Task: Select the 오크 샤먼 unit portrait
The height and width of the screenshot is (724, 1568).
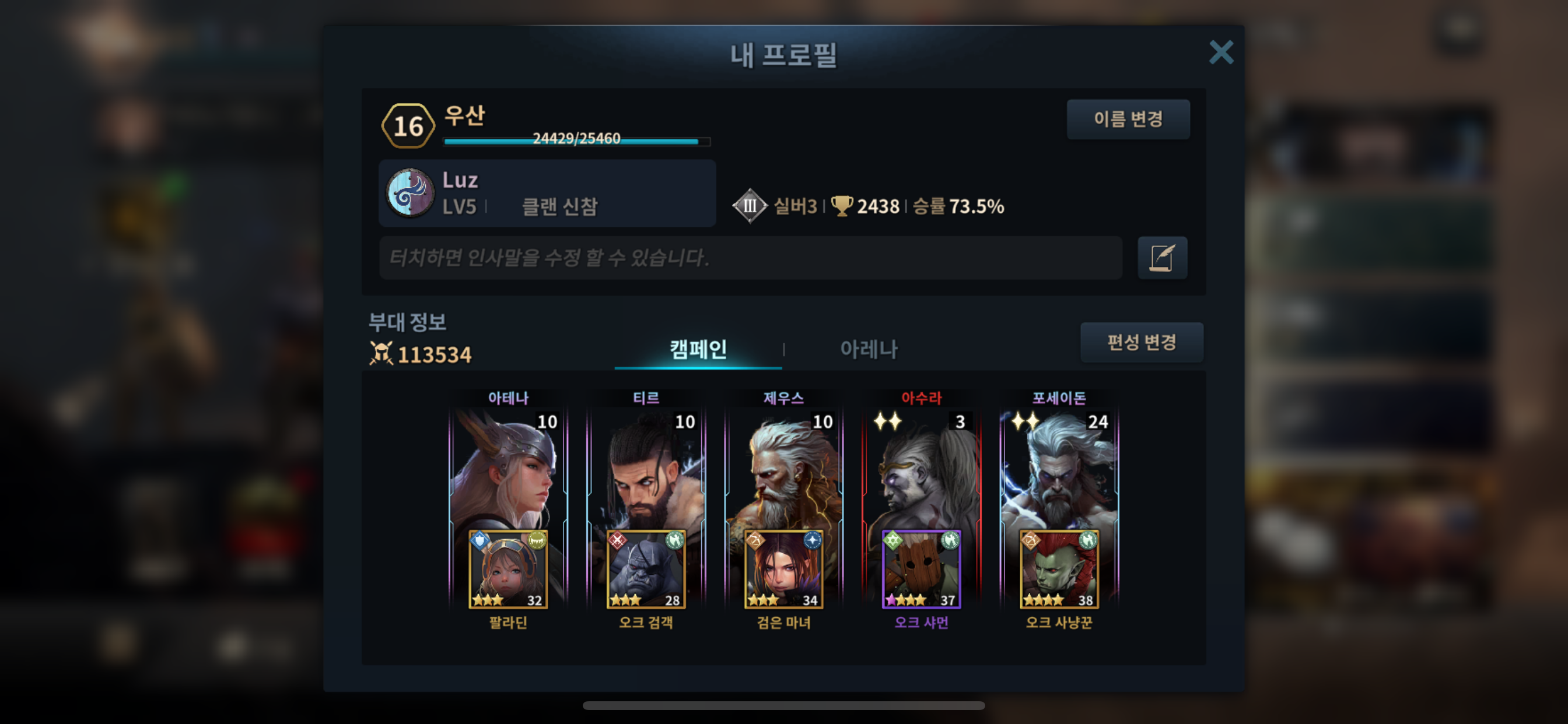Action: (921, 570)
